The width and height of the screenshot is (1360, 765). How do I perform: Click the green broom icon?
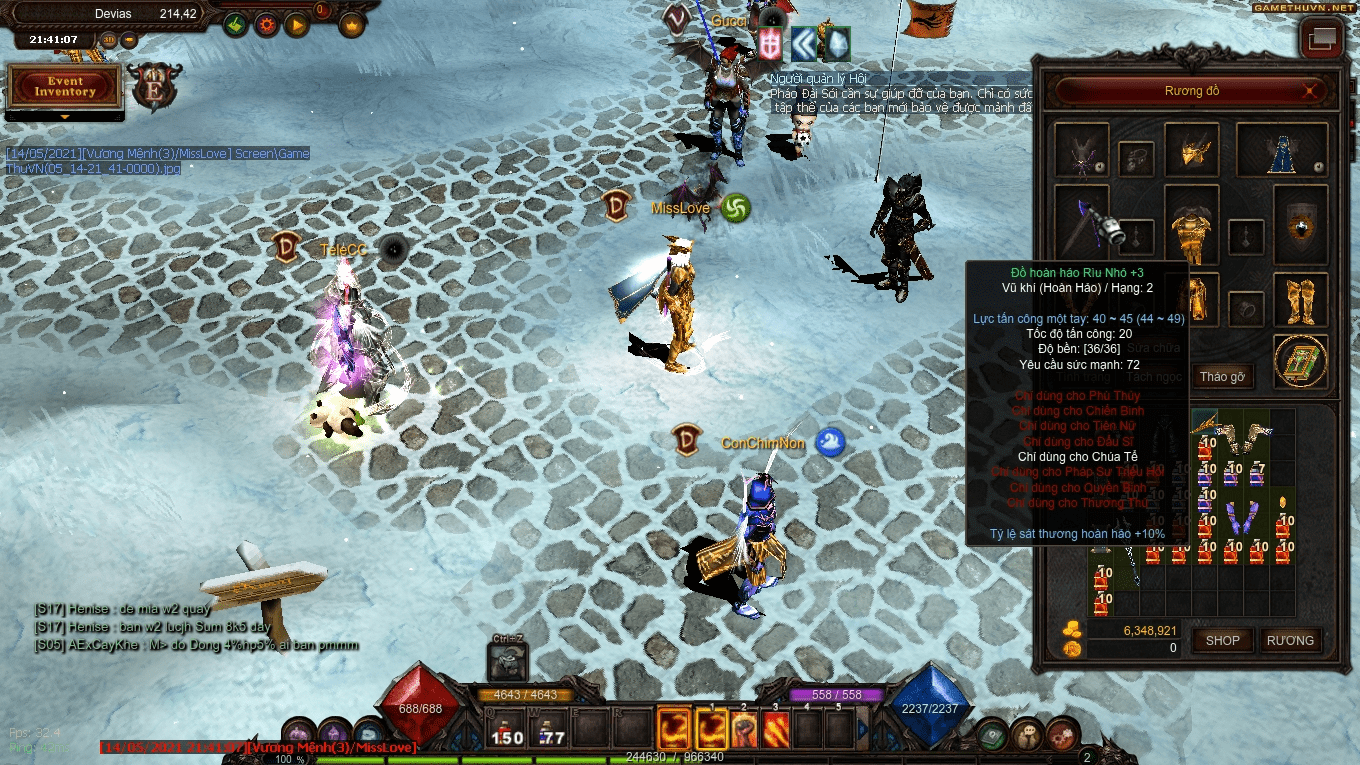[236, 25]
